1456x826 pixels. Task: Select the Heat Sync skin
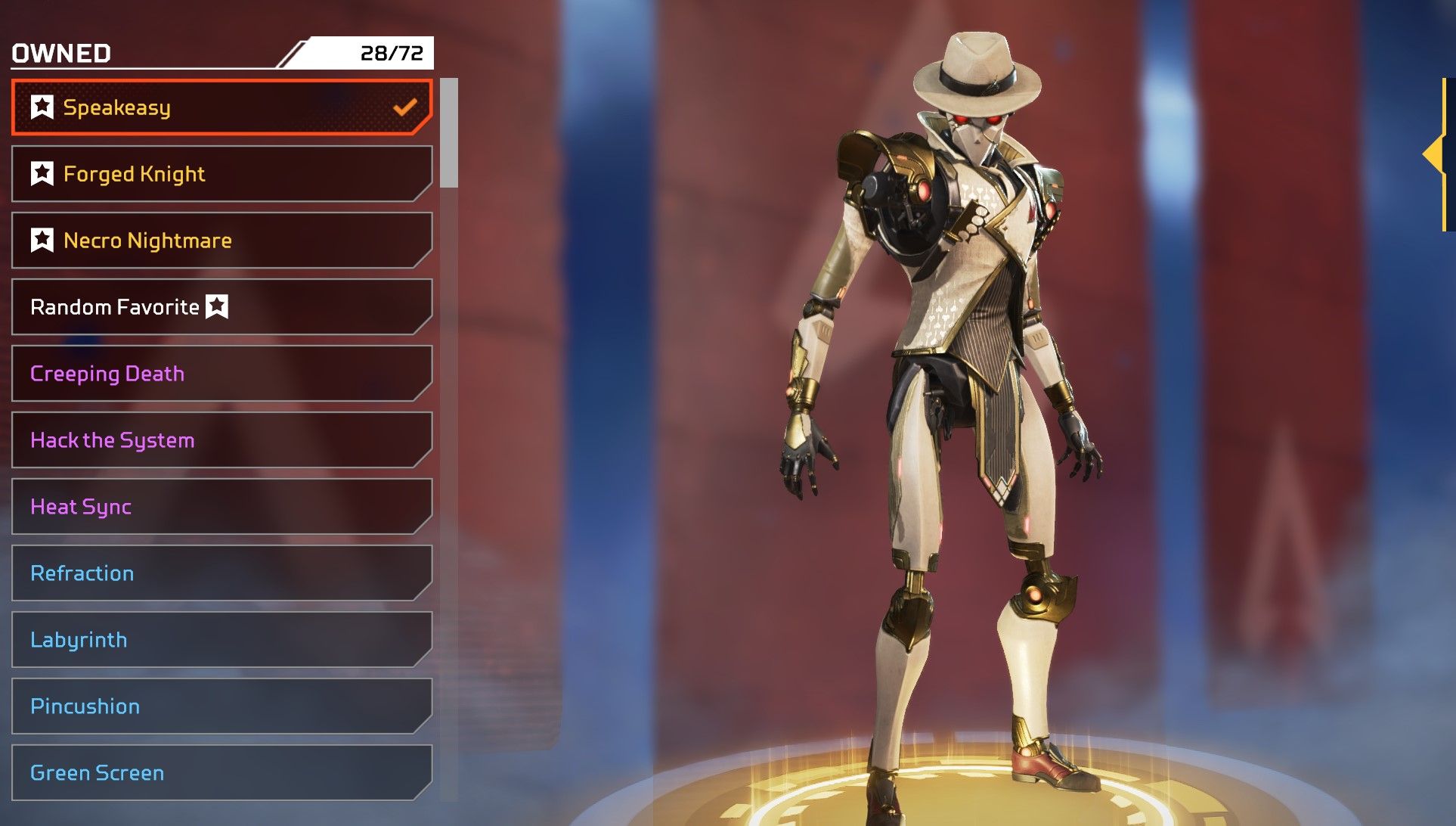(221, 507)
